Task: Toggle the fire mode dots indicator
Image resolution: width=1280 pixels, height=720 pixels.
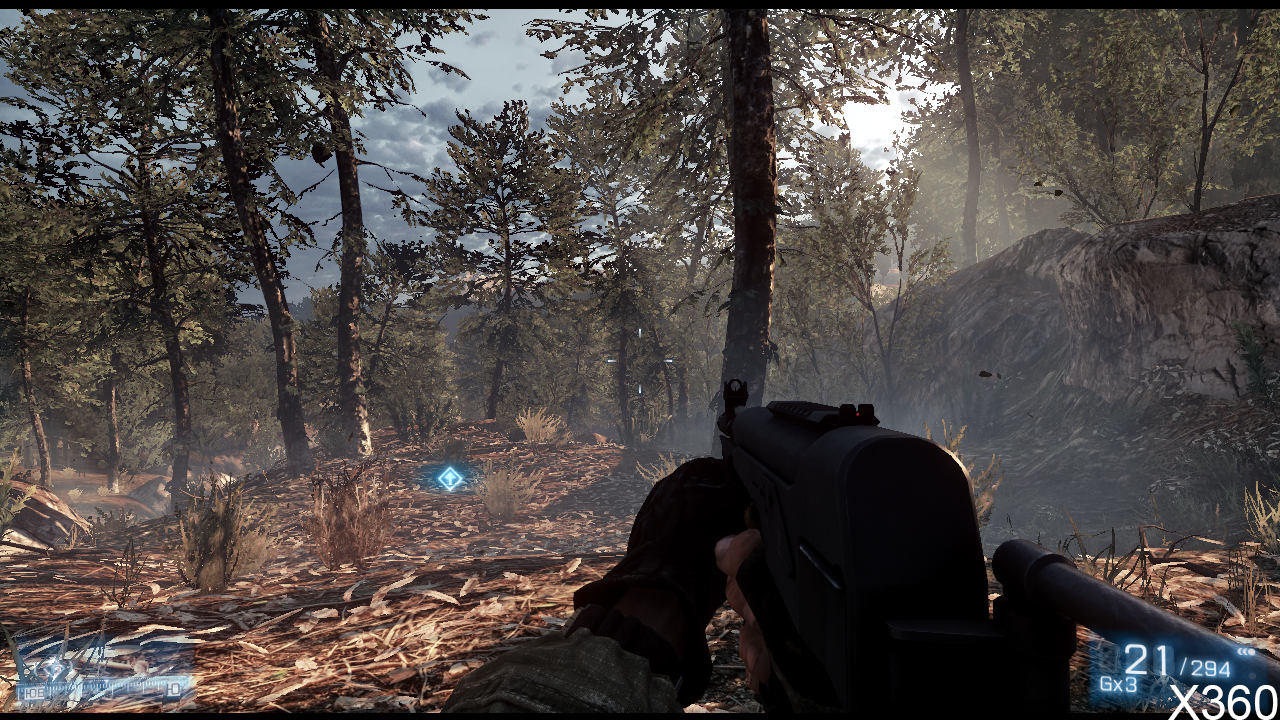Action: (x=1246, y=652)
